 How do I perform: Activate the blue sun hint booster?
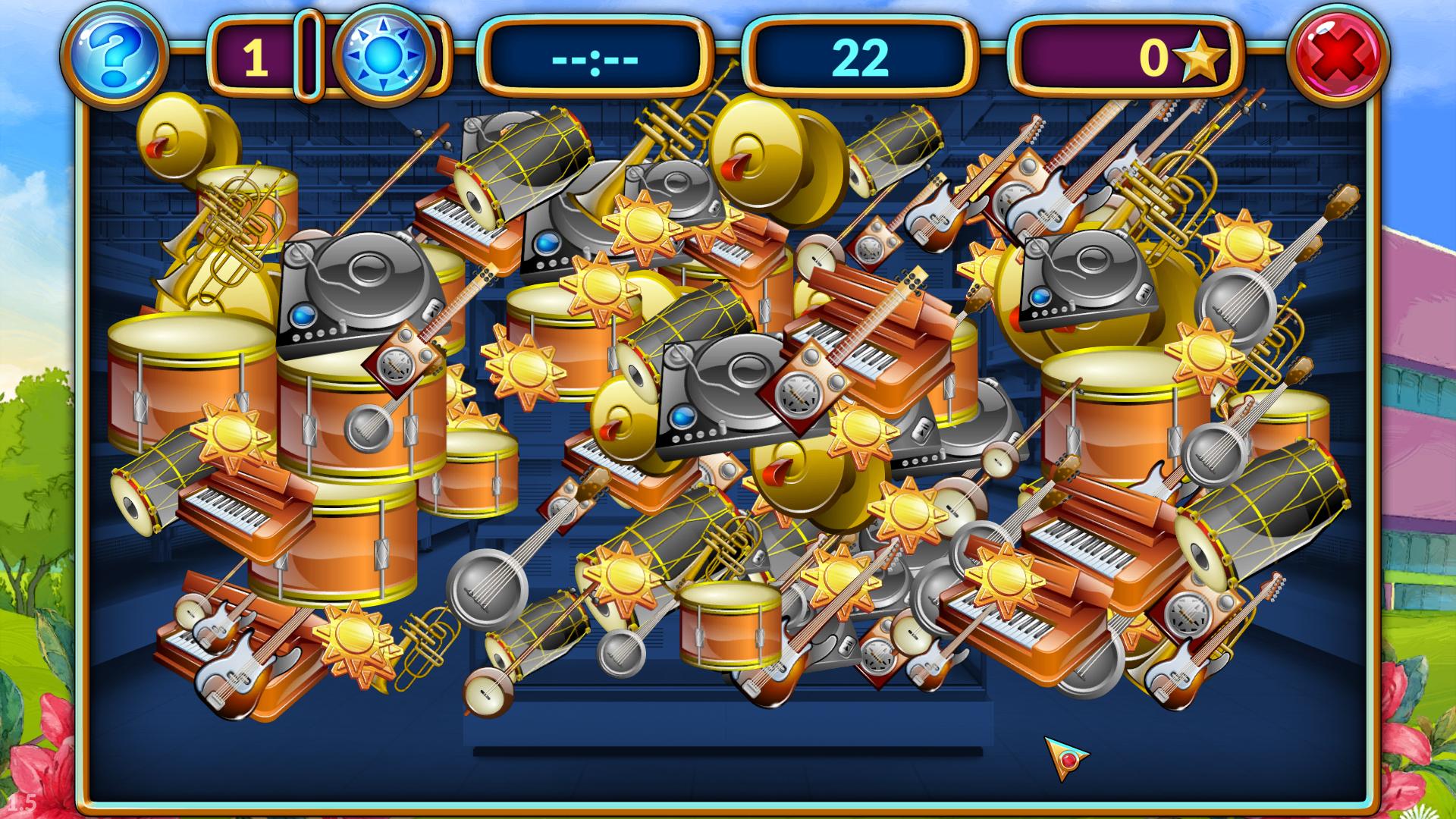click(x=384, y=56)
